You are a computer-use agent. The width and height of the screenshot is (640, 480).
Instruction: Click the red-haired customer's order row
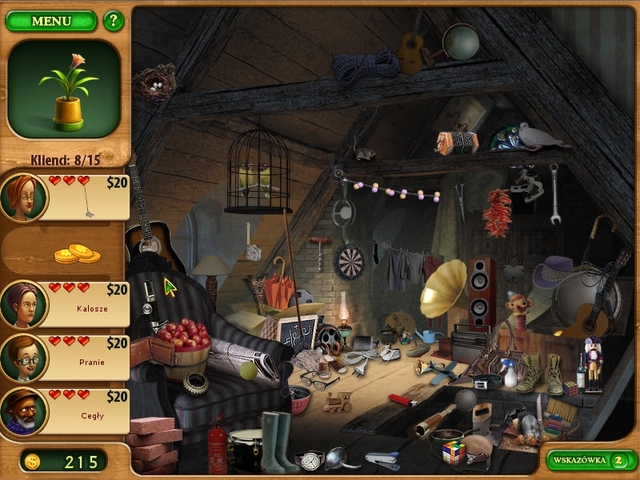click(x=66, y=197)
